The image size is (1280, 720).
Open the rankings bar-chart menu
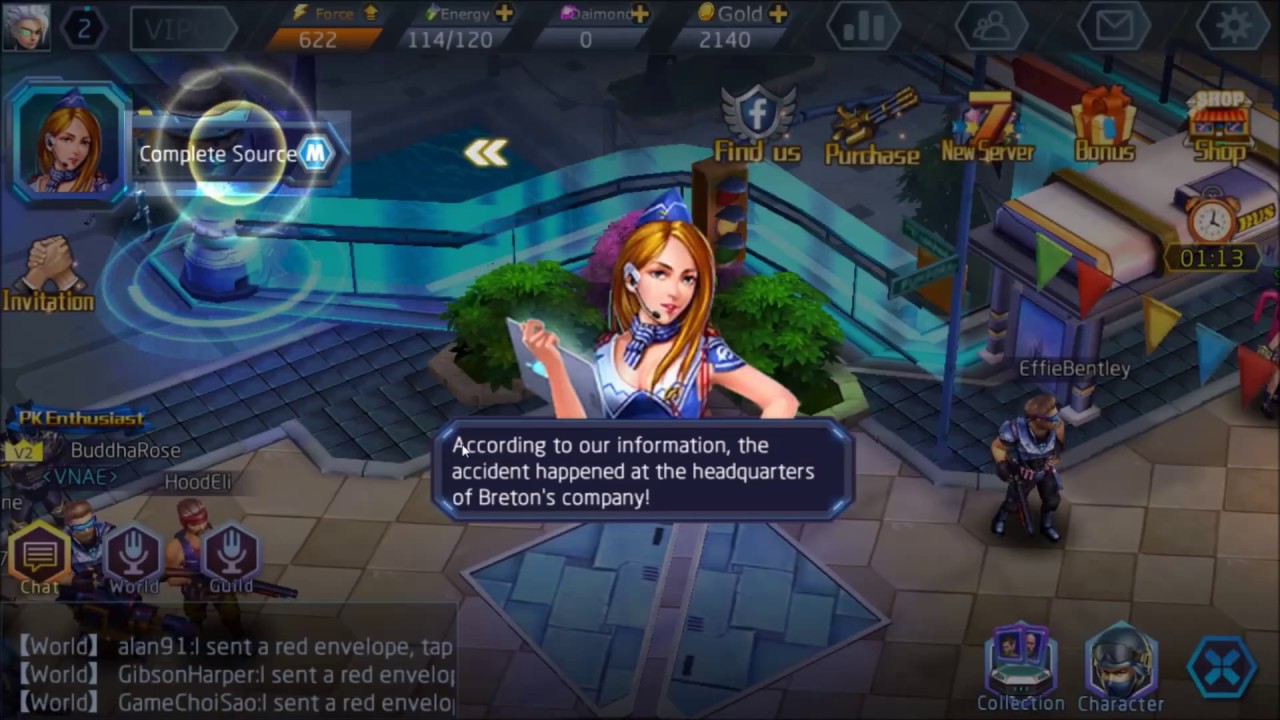click(863, 27)
